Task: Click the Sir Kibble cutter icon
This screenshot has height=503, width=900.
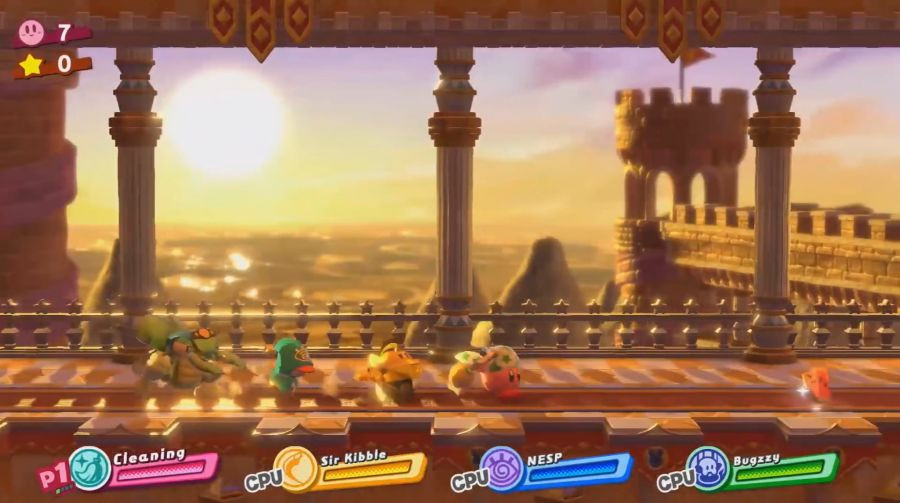Action: [295, 468]
